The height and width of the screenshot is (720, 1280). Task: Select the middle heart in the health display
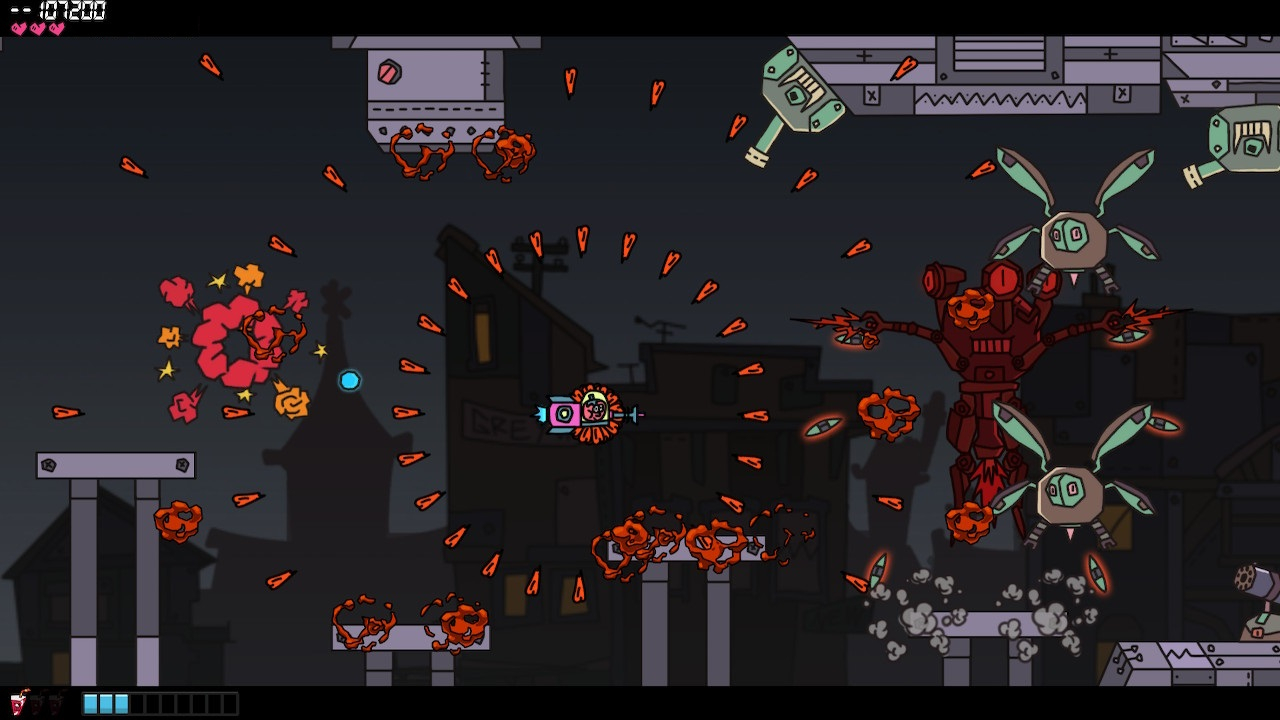[37, 28]
